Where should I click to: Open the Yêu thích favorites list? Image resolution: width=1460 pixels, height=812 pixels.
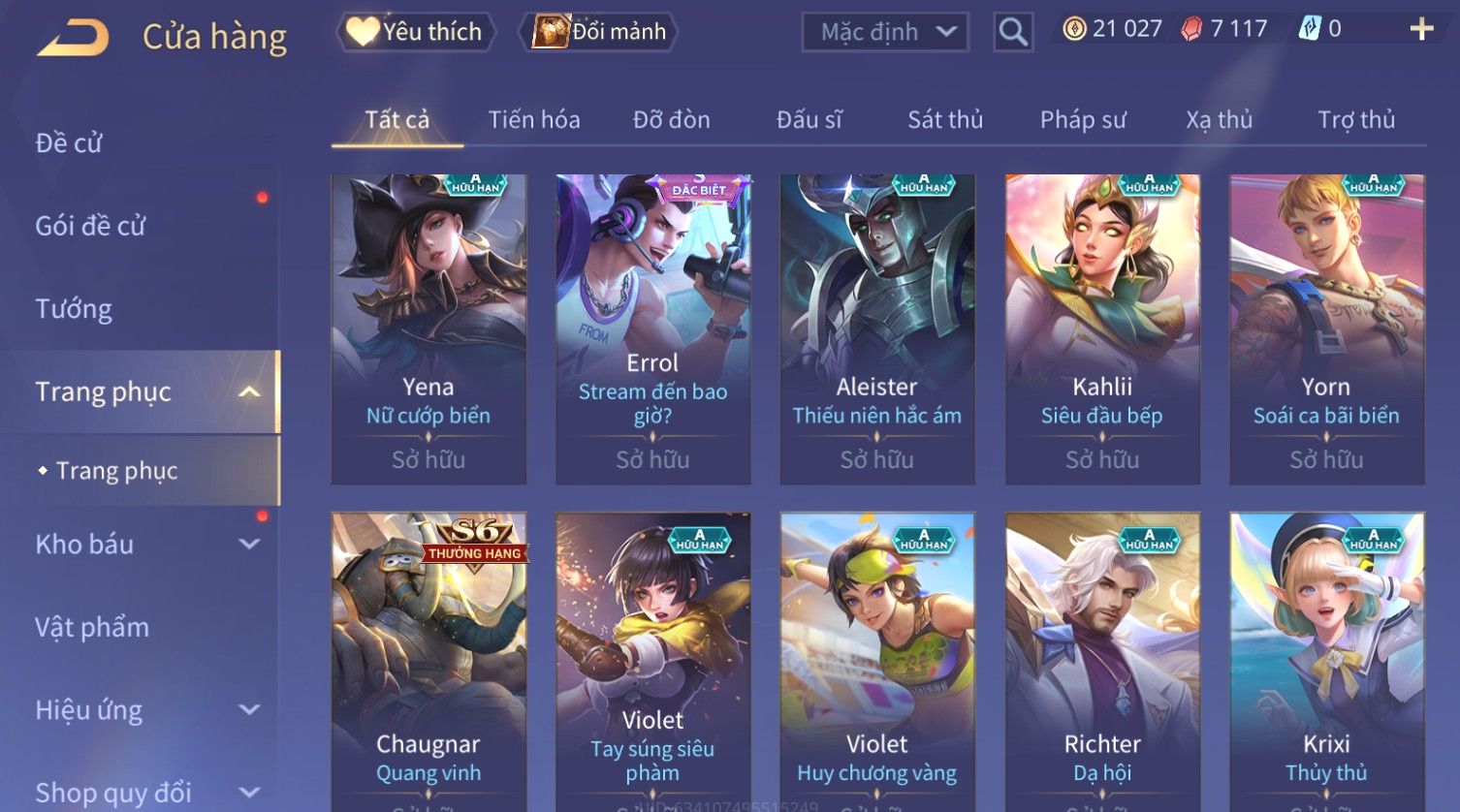pos(416,32)
